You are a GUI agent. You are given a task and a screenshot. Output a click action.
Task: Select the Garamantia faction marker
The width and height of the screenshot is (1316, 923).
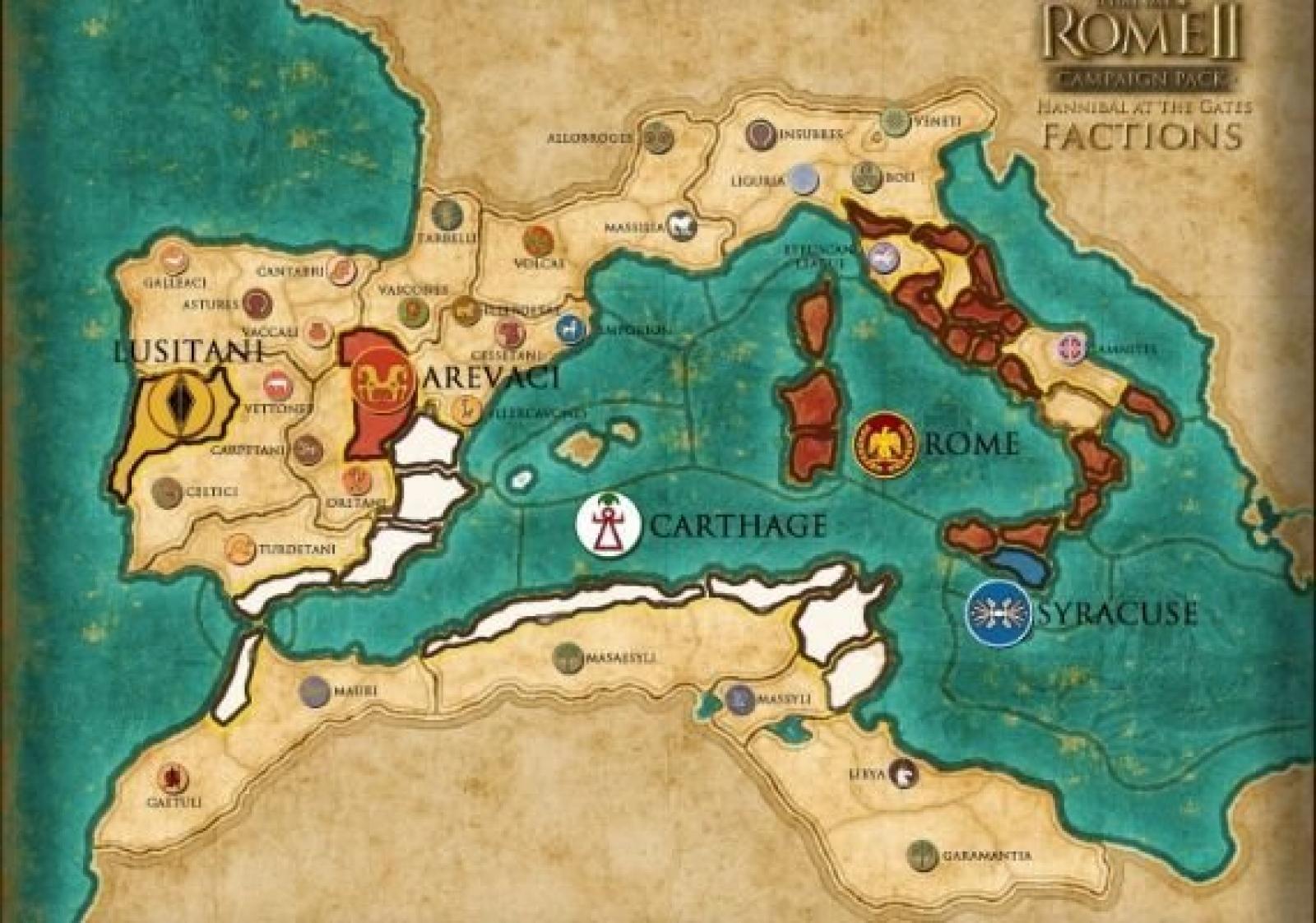923,856
